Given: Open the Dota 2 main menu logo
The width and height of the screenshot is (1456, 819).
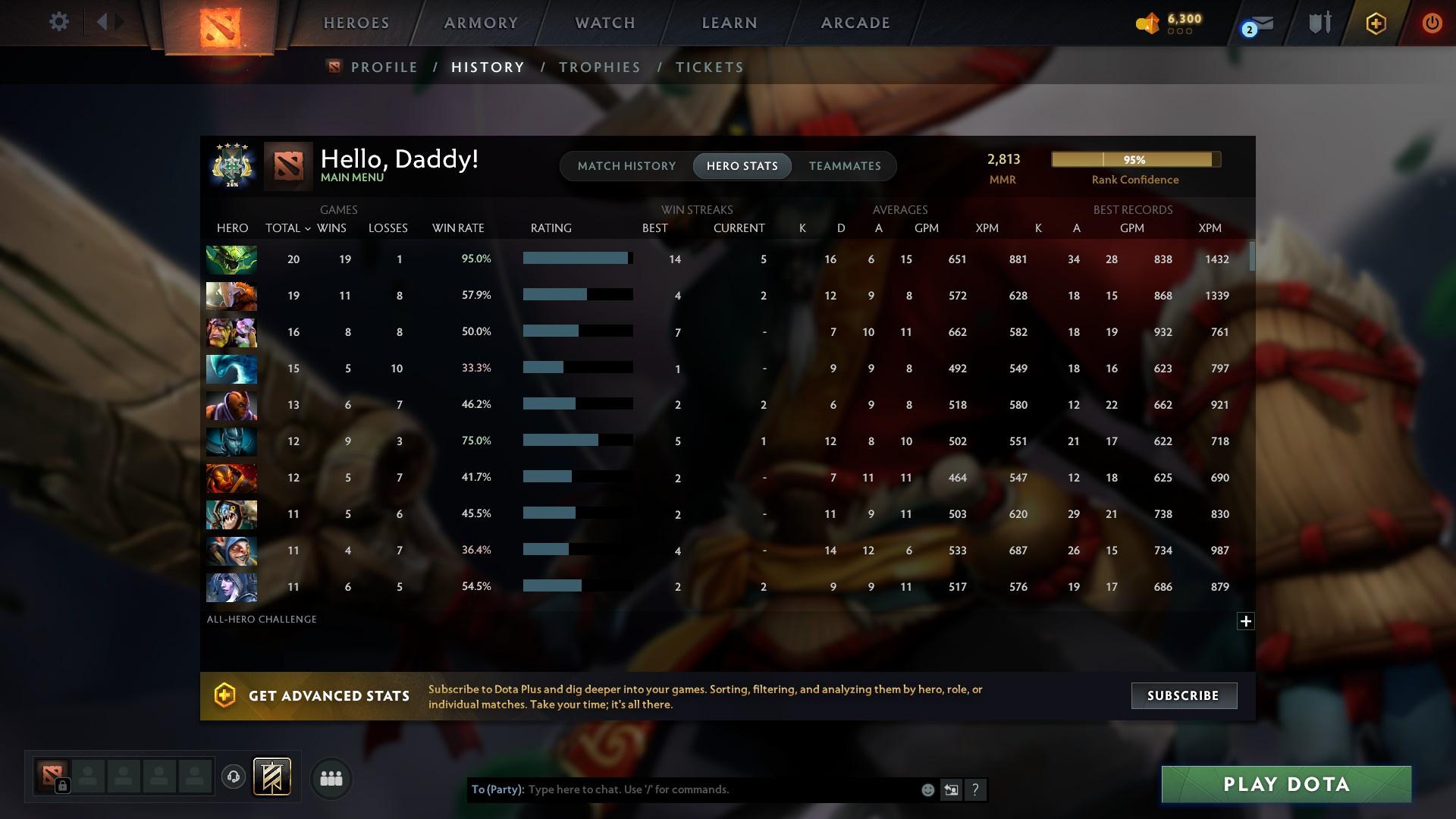Looking at the screenshot, I should [218, 23].
